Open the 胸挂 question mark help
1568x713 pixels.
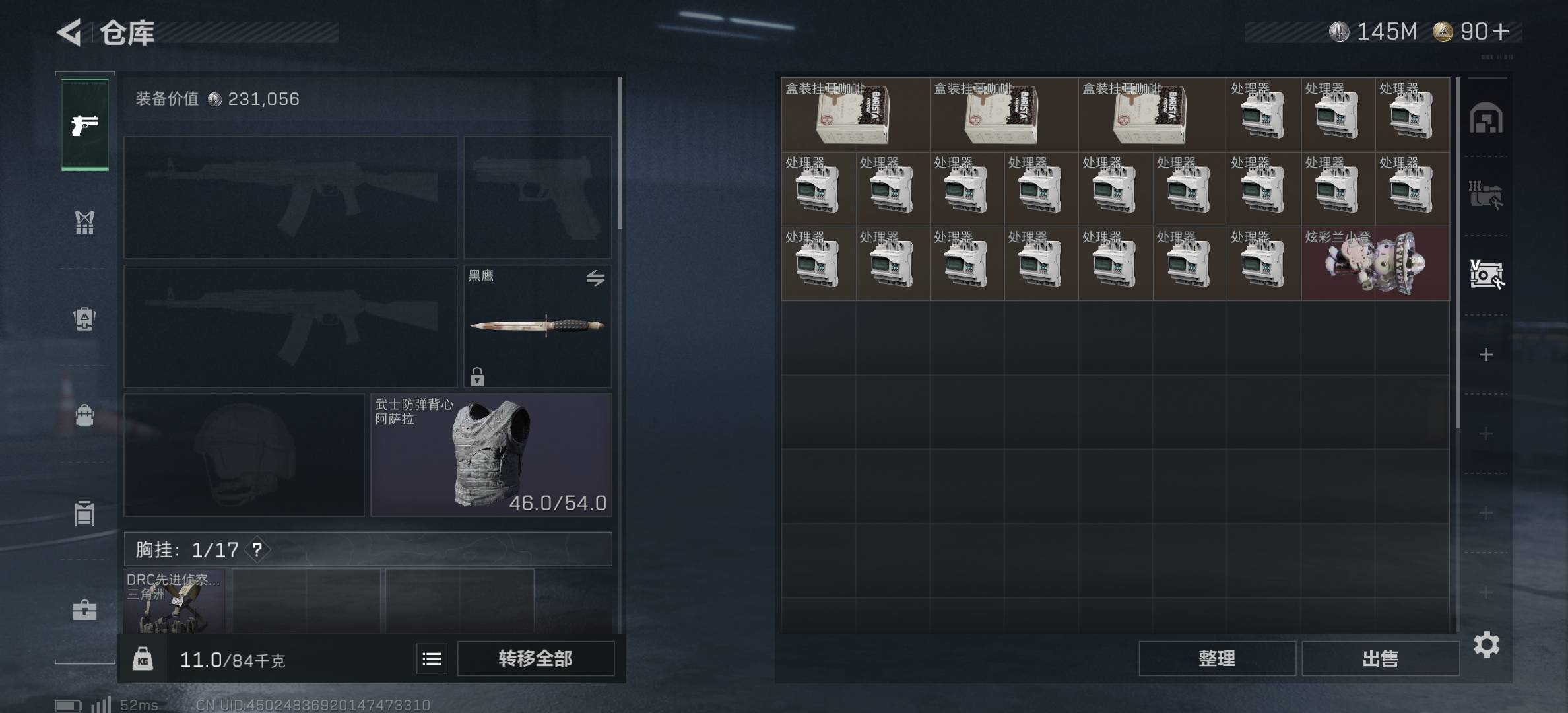coord(257,549)
